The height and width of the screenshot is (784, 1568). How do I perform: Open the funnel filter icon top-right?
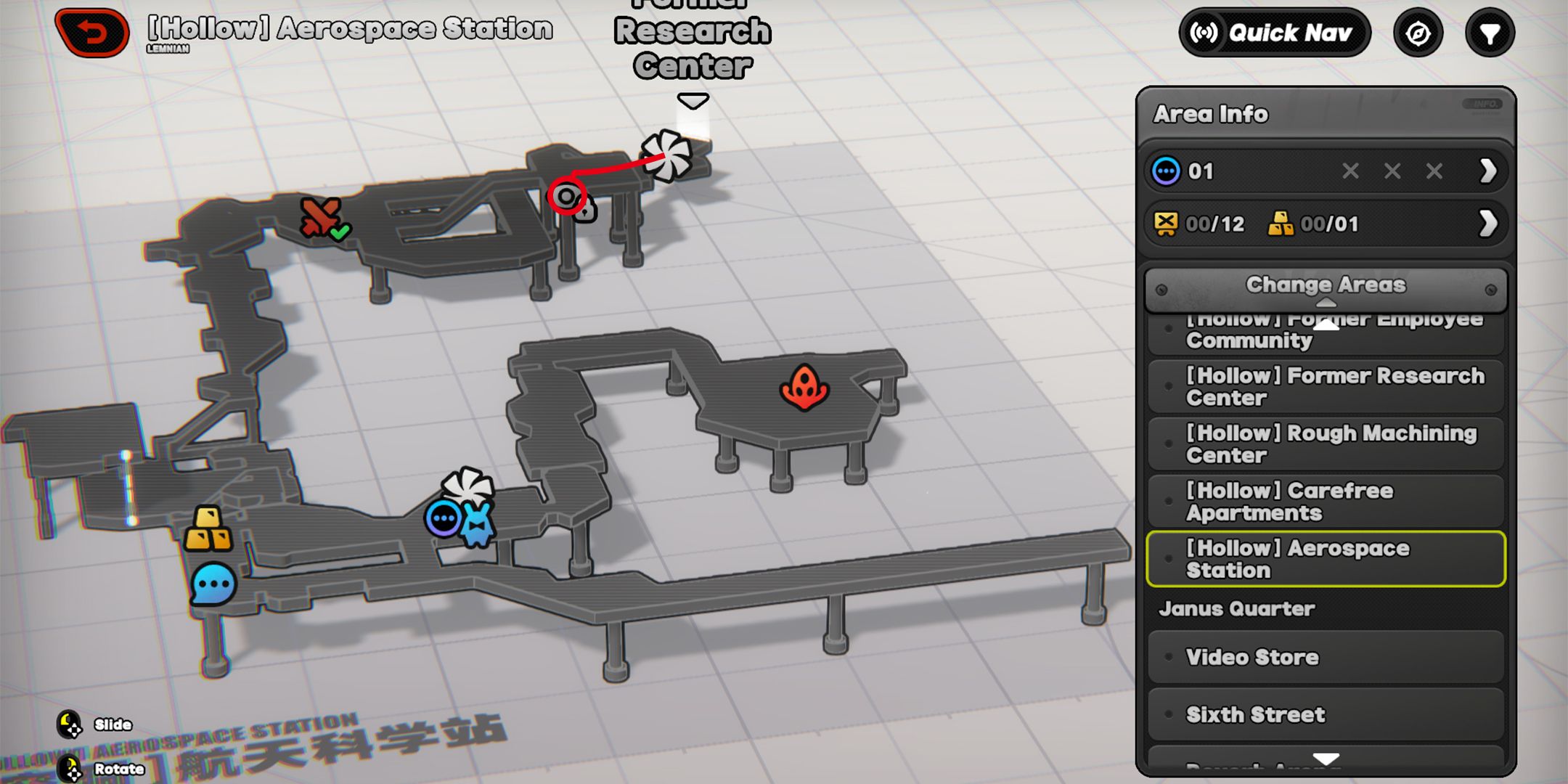coord(1489,32)
